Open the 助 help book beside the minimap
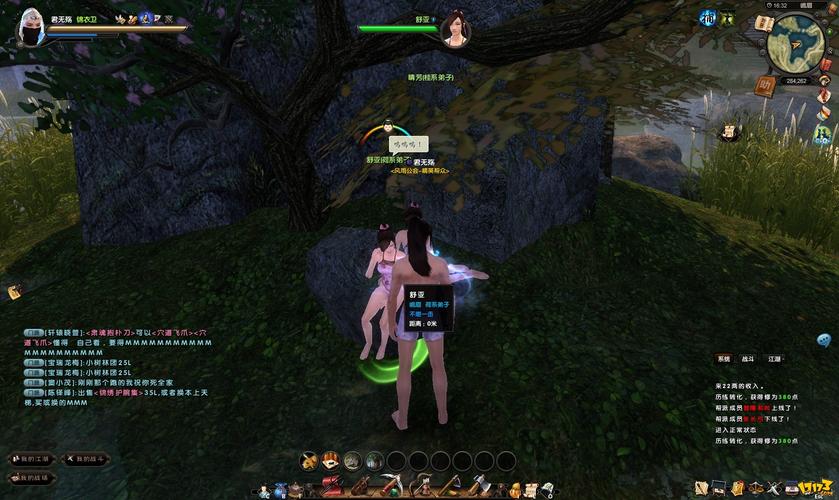This screenshot has width=839, height=500. coord(767,85)
